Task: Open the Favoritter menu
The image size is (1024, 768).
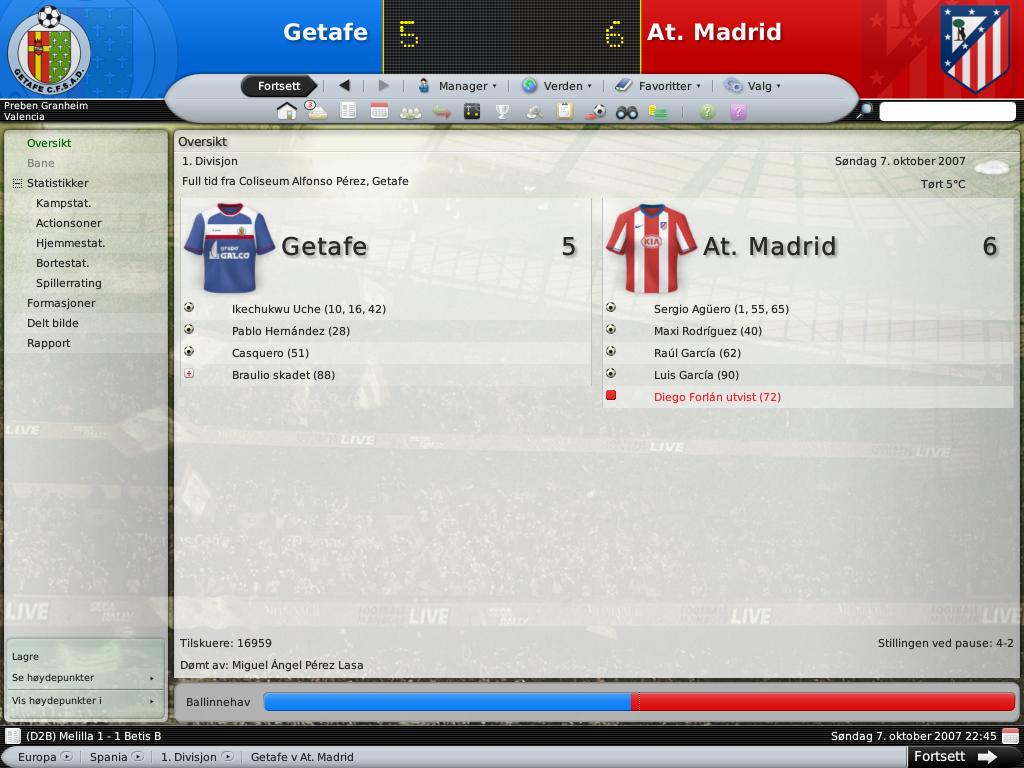Action: (x=658, y=86)
